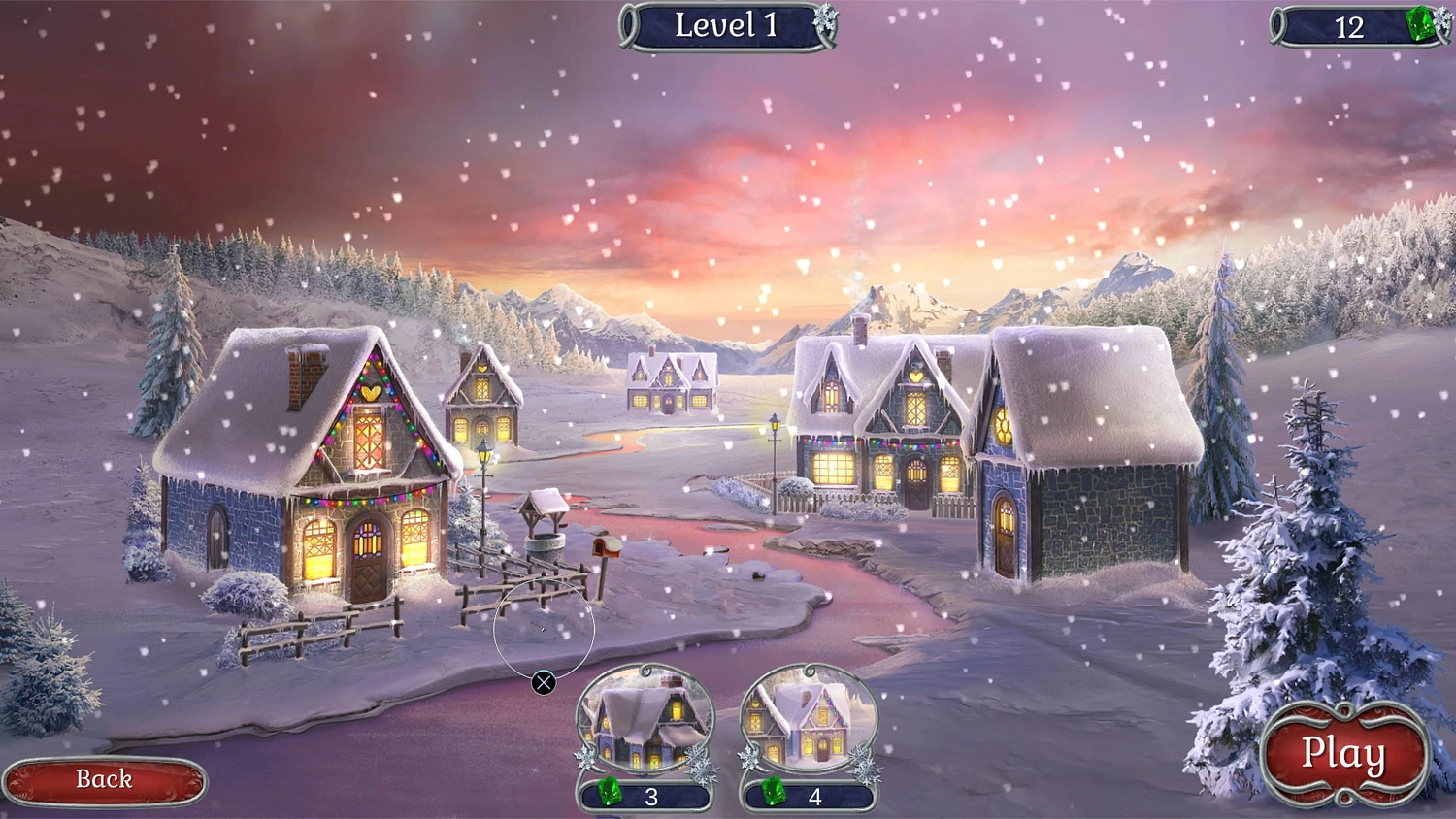Click the curled hook atop the left upgrade medallion
1456x819 pixels.
coord(645,670)
